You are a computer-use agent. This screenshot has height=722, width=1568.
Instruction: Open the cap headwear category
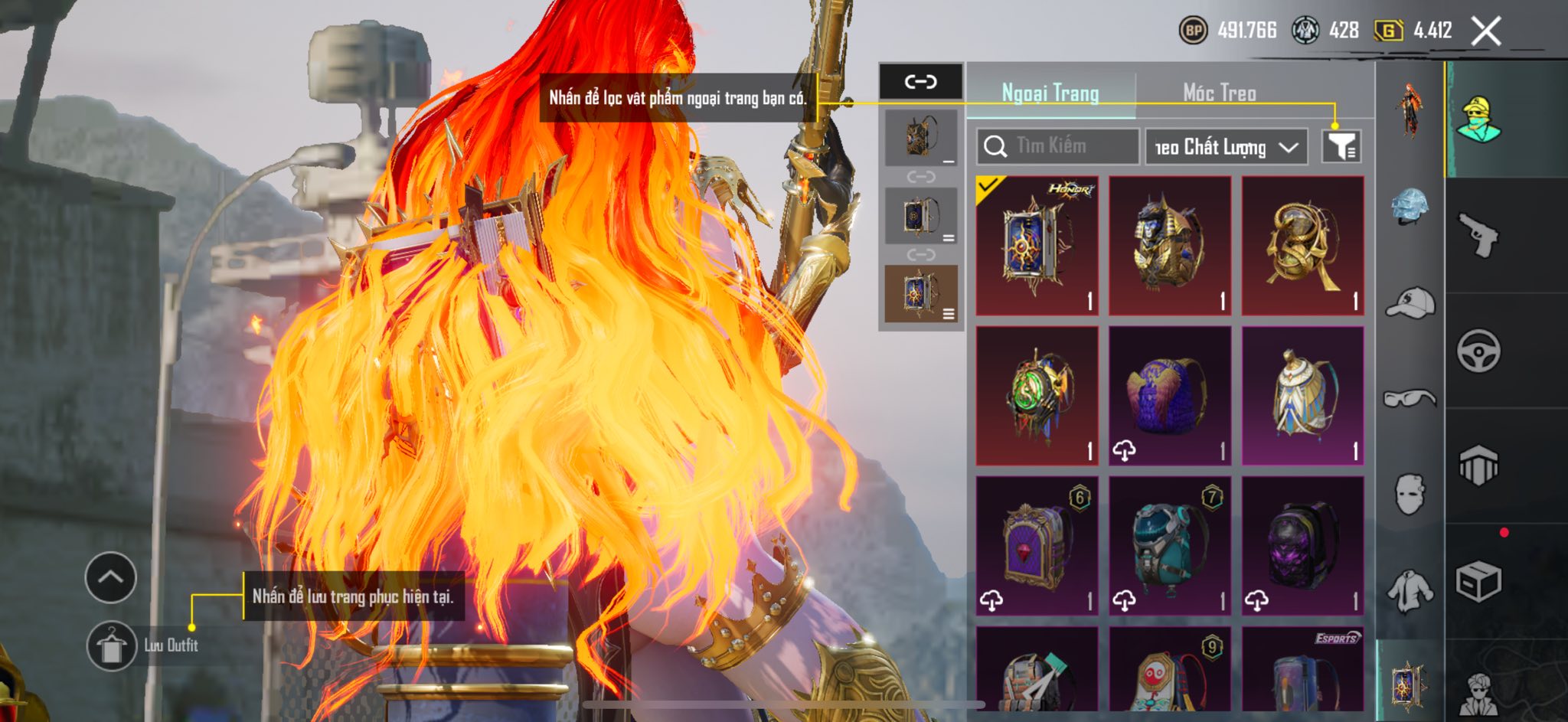coord(1410,302)
